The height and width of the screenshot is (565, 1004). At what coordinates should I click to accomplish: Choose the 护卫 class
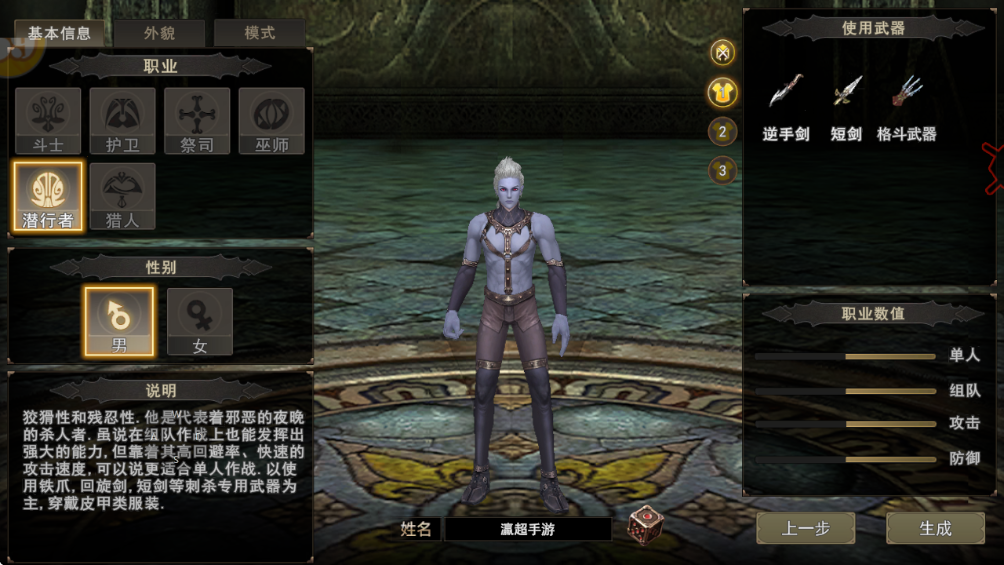(122, 121)
